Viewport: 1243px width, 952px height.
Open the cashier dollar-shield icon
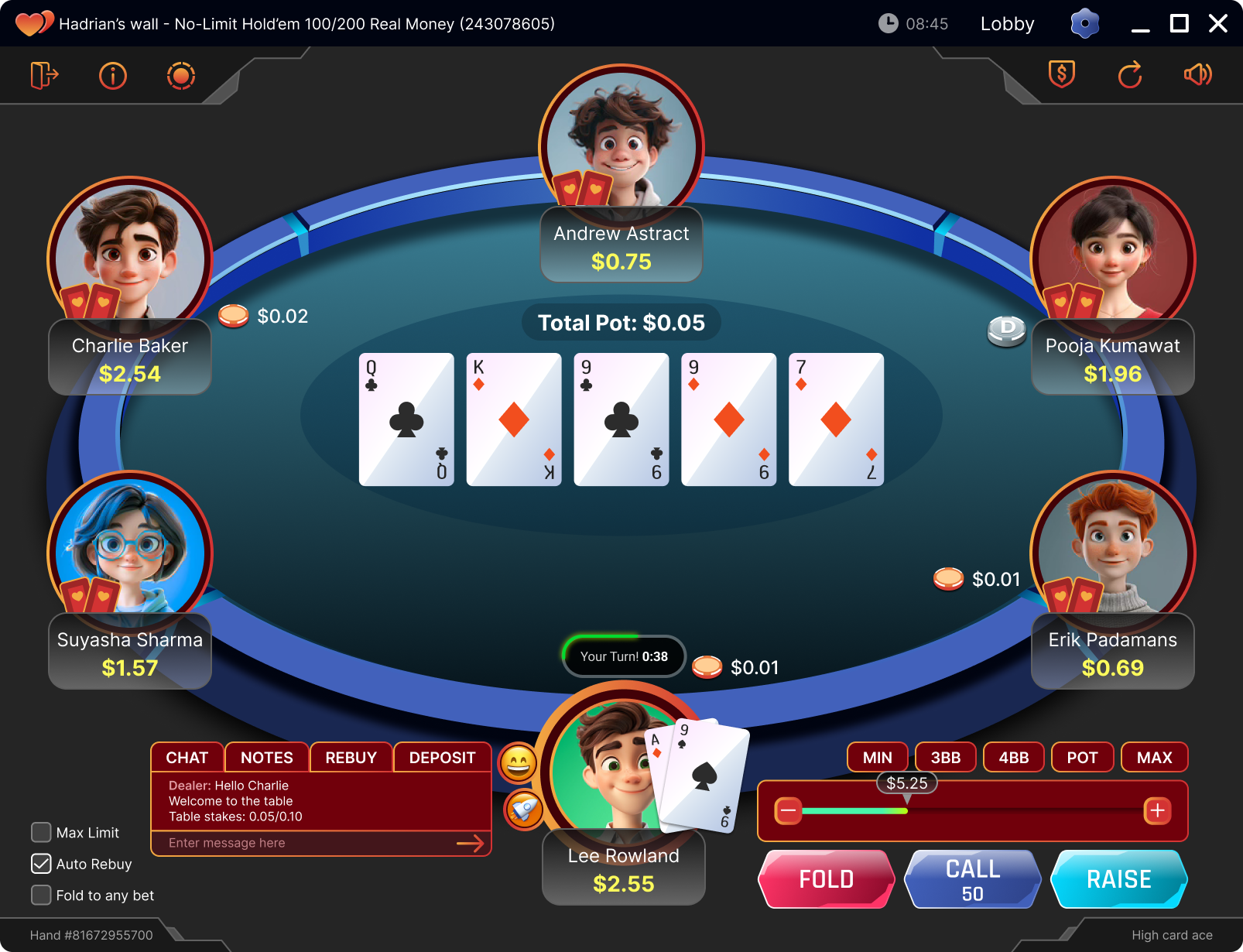click(1062, 74)
